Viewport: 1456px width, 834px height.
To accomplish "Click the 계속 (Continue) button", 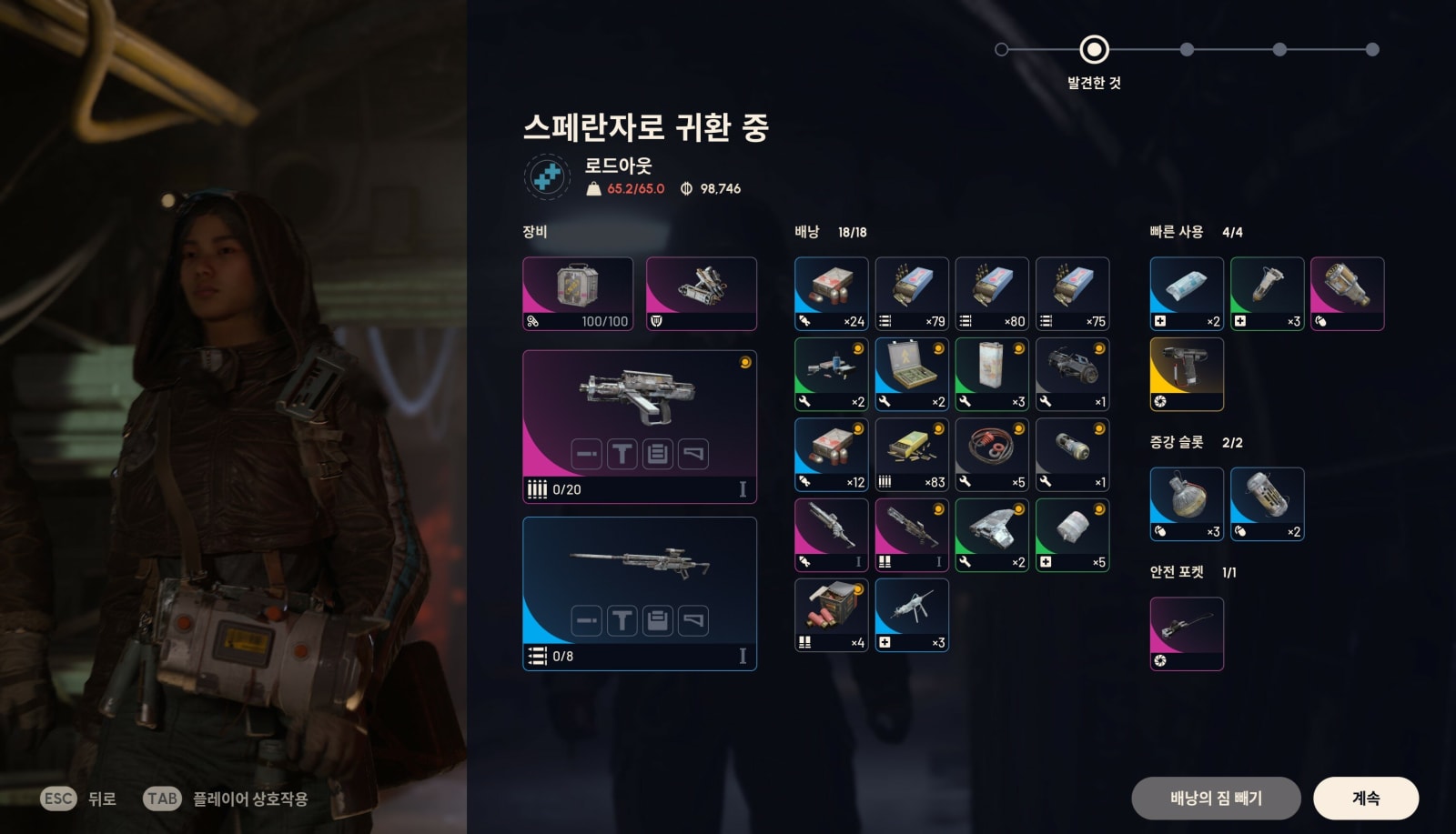I will (x=1365, y=798).
